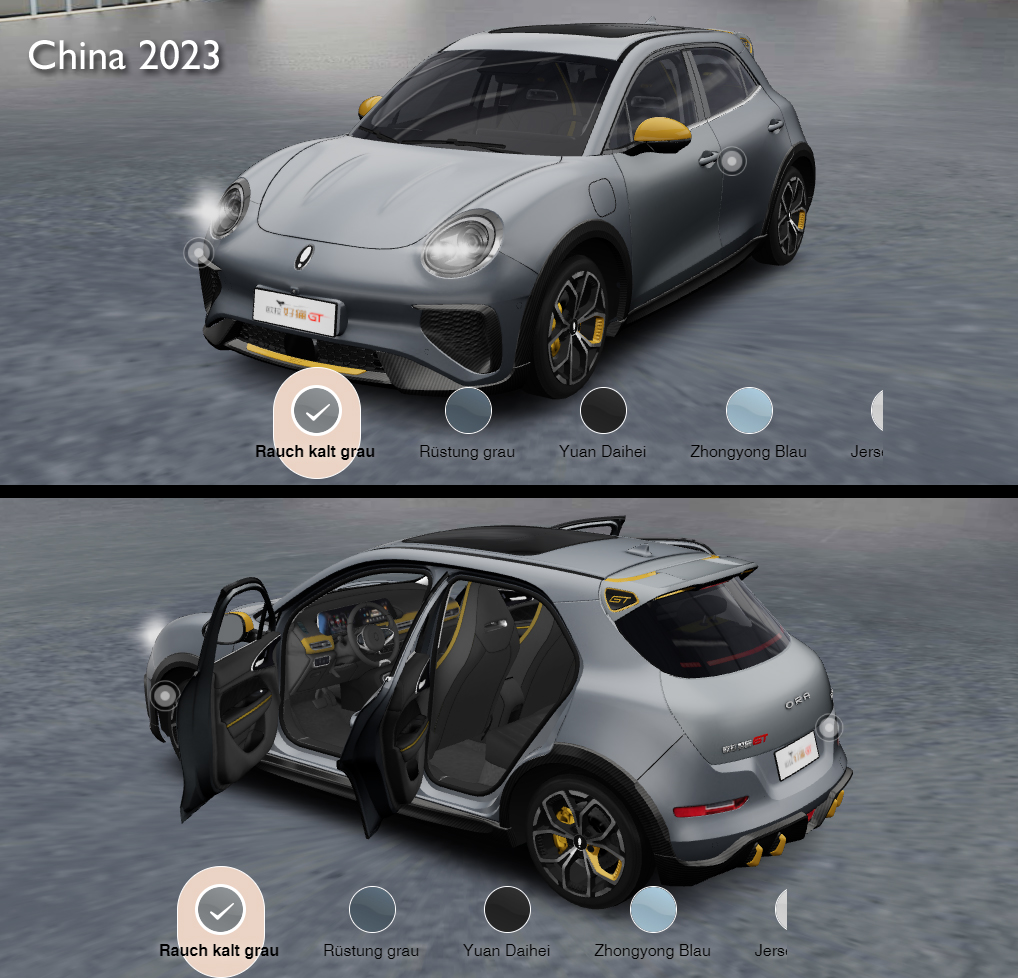Select Rüstung grau swatch below the front-view car
This screenshot has width=1018, height=978.
468,411
